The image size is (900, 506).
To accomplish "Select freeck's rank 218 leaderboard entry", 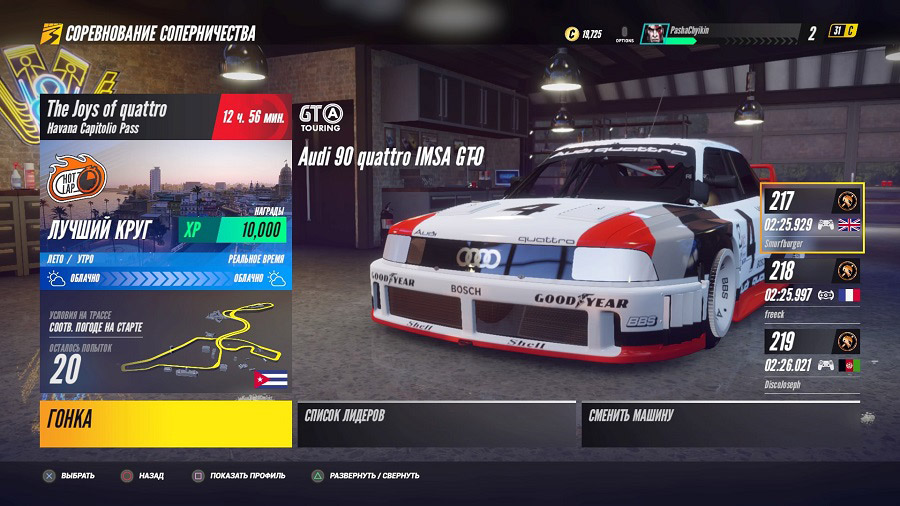I will [x=812, y=286].
